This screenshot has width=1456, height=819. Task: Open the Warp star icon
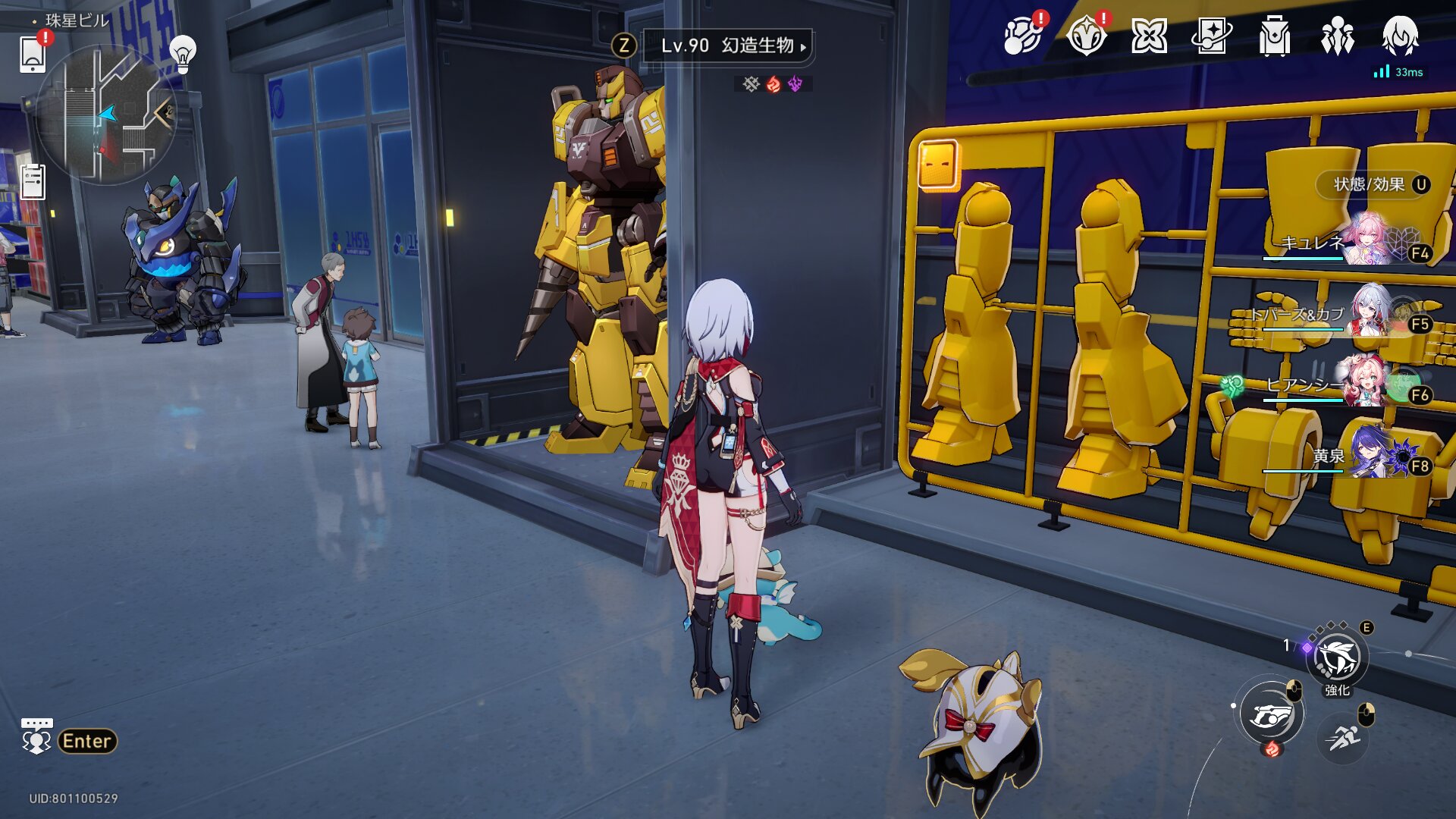click(1149, 36)
